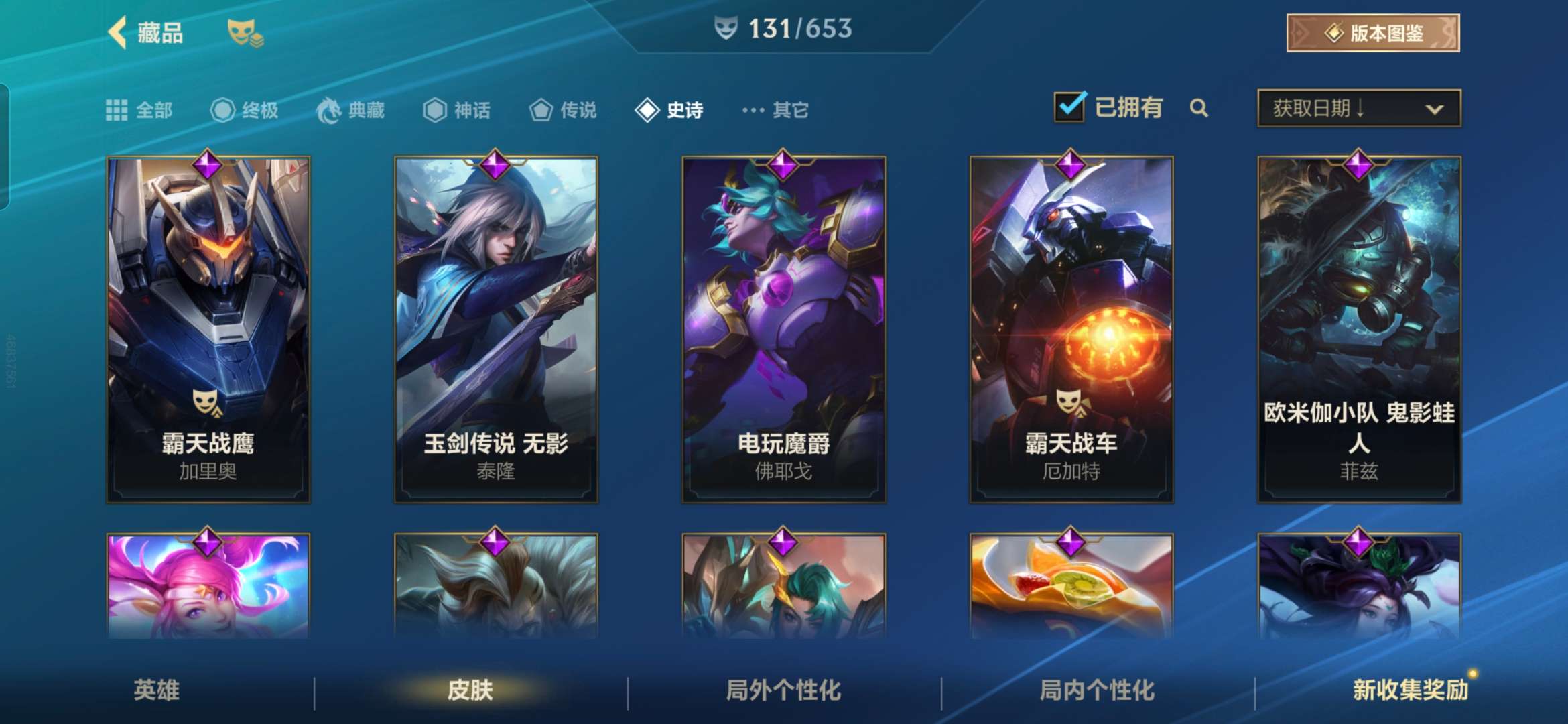Screen dimensions: 1568x724
Task: Toggle the 已拥有 owned checkbox
Action: 1069,107
